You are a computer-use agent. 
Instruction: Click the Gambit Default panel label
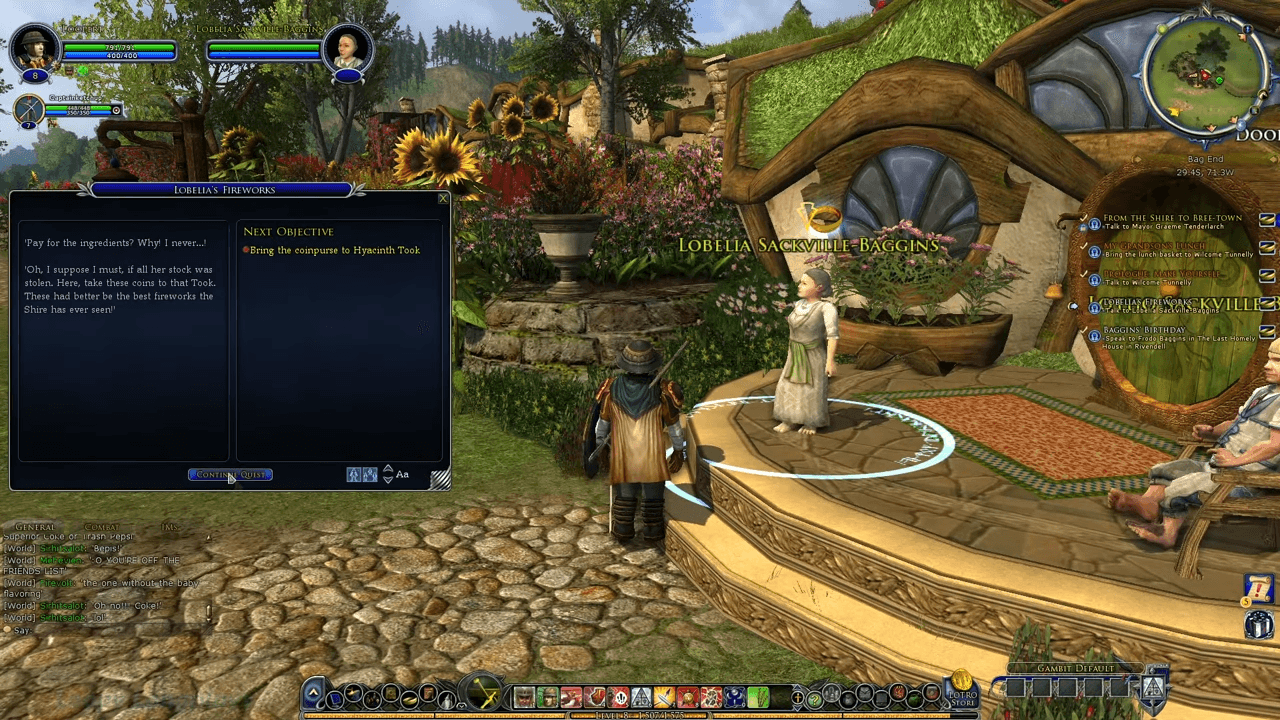pos(1060,668)
